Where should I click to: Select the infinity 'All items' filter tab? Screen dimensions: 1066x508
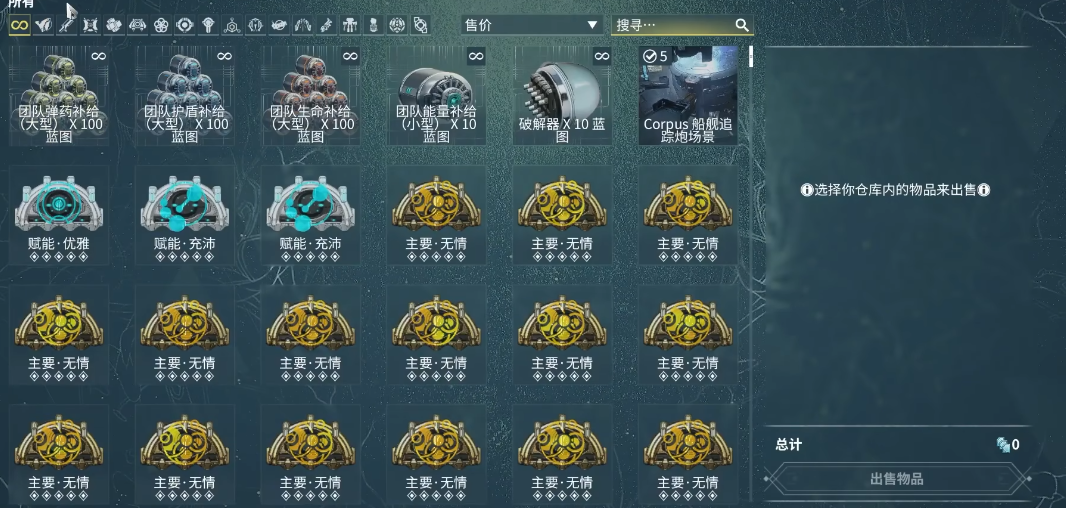pyautogui.click(x=19, y=25)
